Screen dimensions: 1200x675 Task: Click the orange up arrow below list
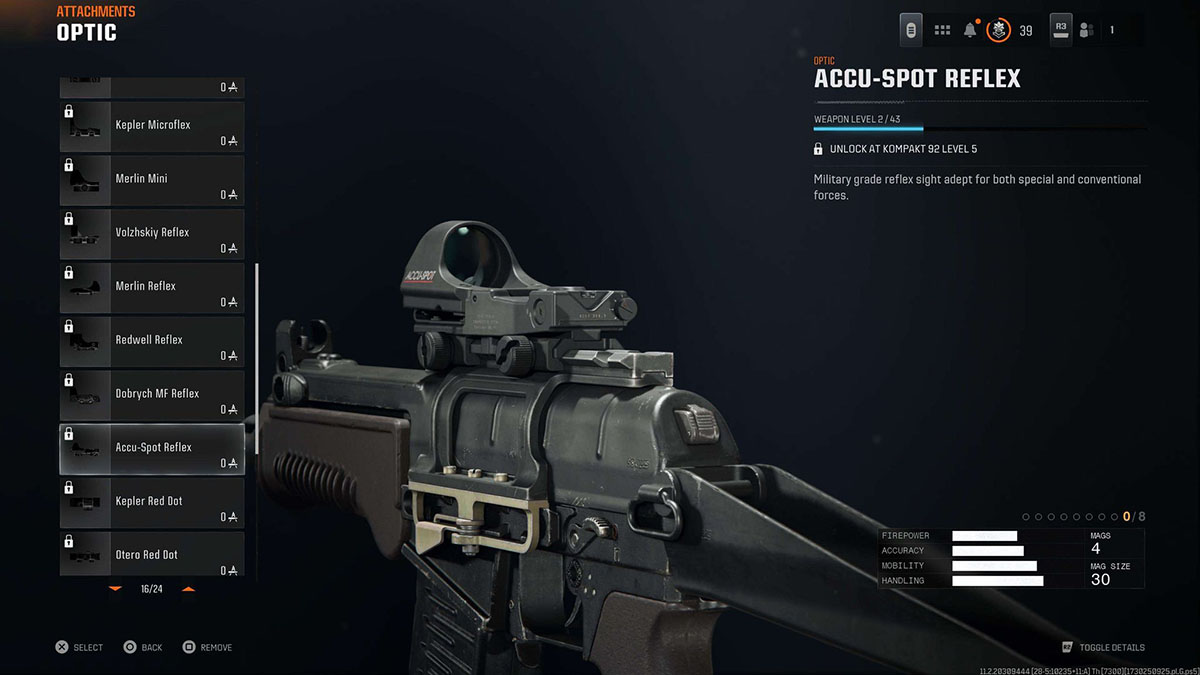coord(188,589)
